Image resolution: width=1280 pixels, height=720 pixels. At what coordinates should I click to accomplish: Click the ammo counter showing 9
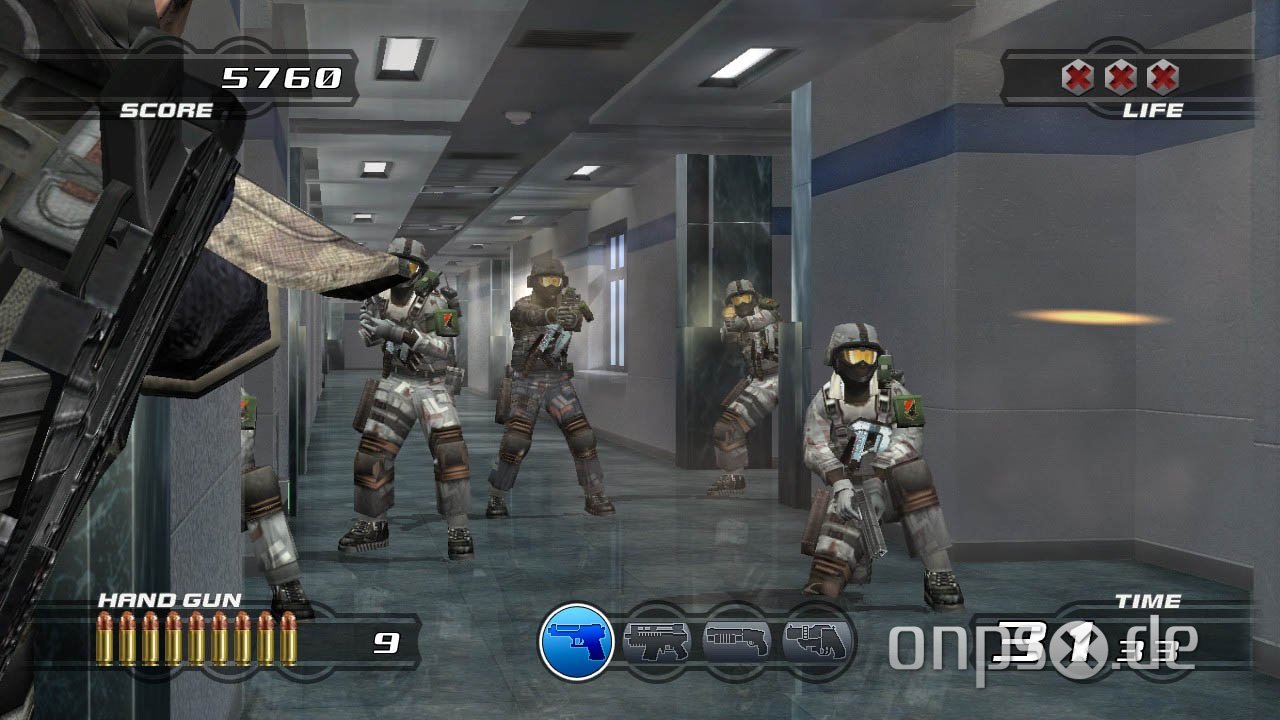point(389,644)
